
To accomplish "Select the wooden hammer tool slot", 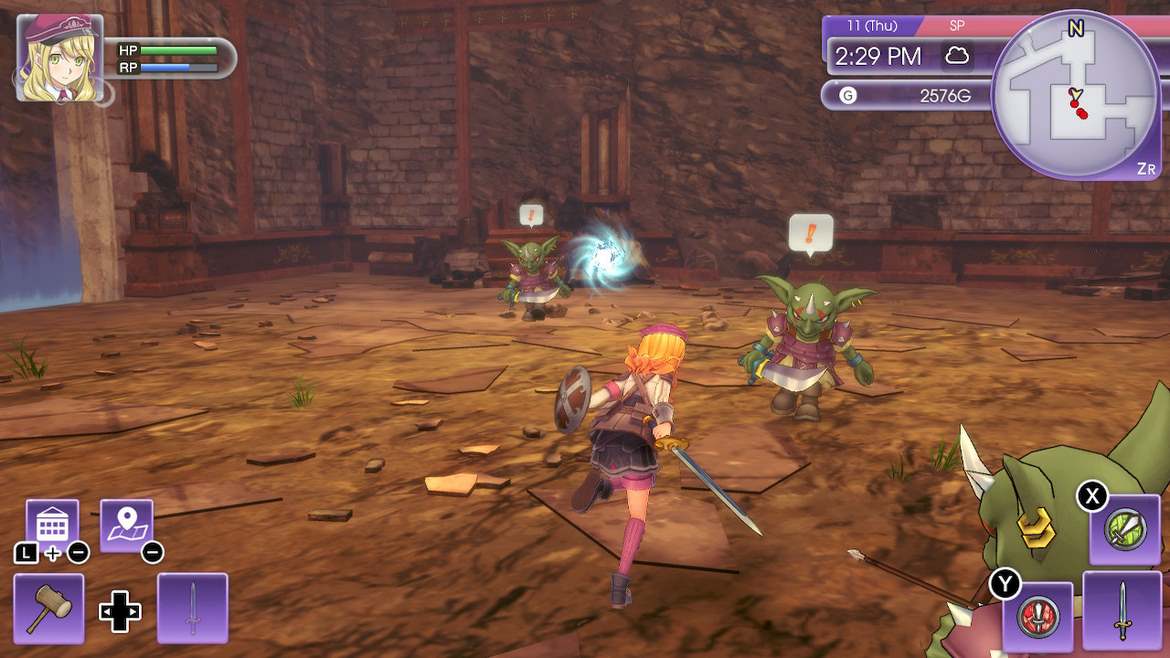I will coord(48,608).
